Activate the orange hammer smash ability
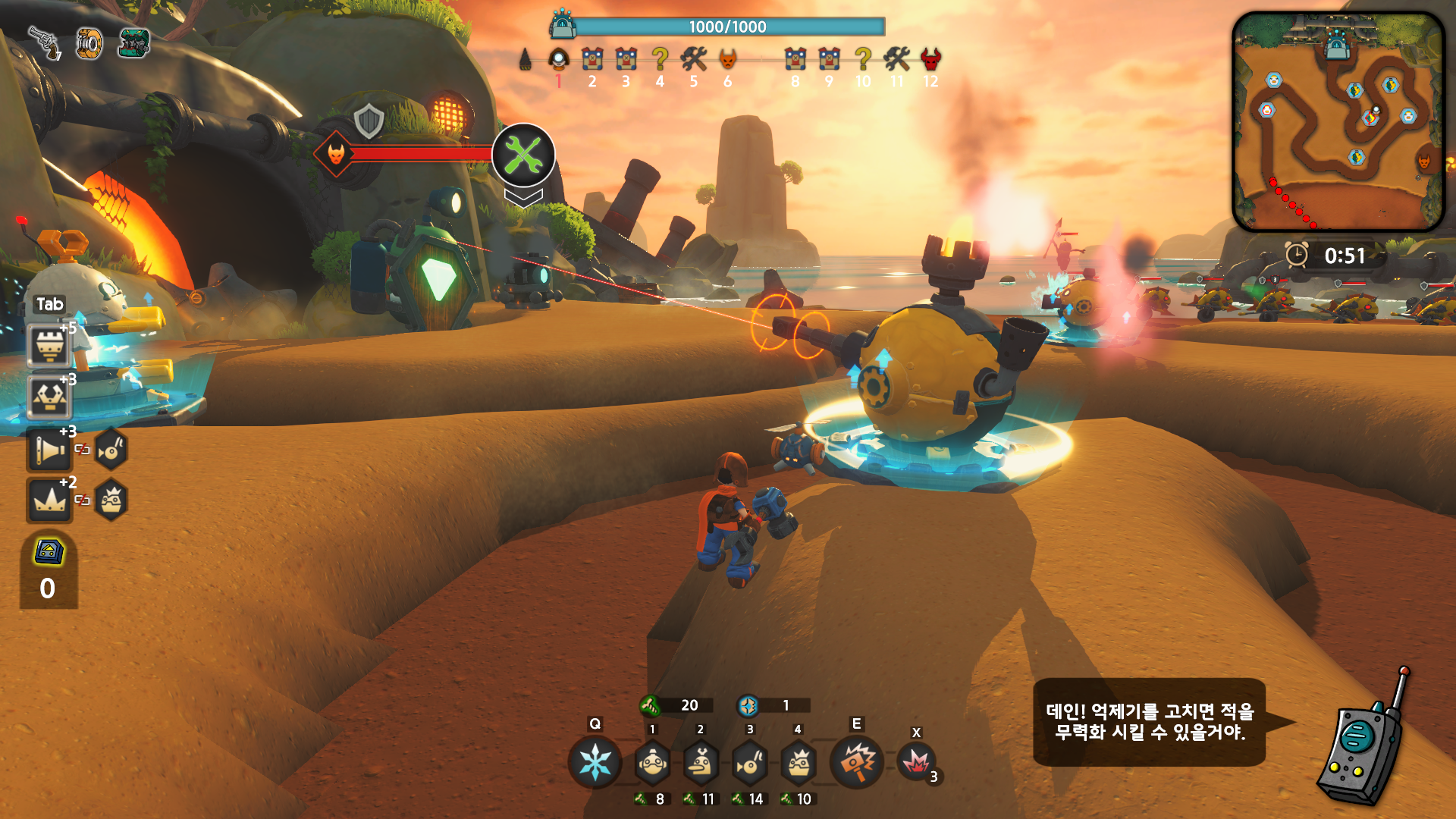Screen dimensions: 1456x819 click(857, 762)
